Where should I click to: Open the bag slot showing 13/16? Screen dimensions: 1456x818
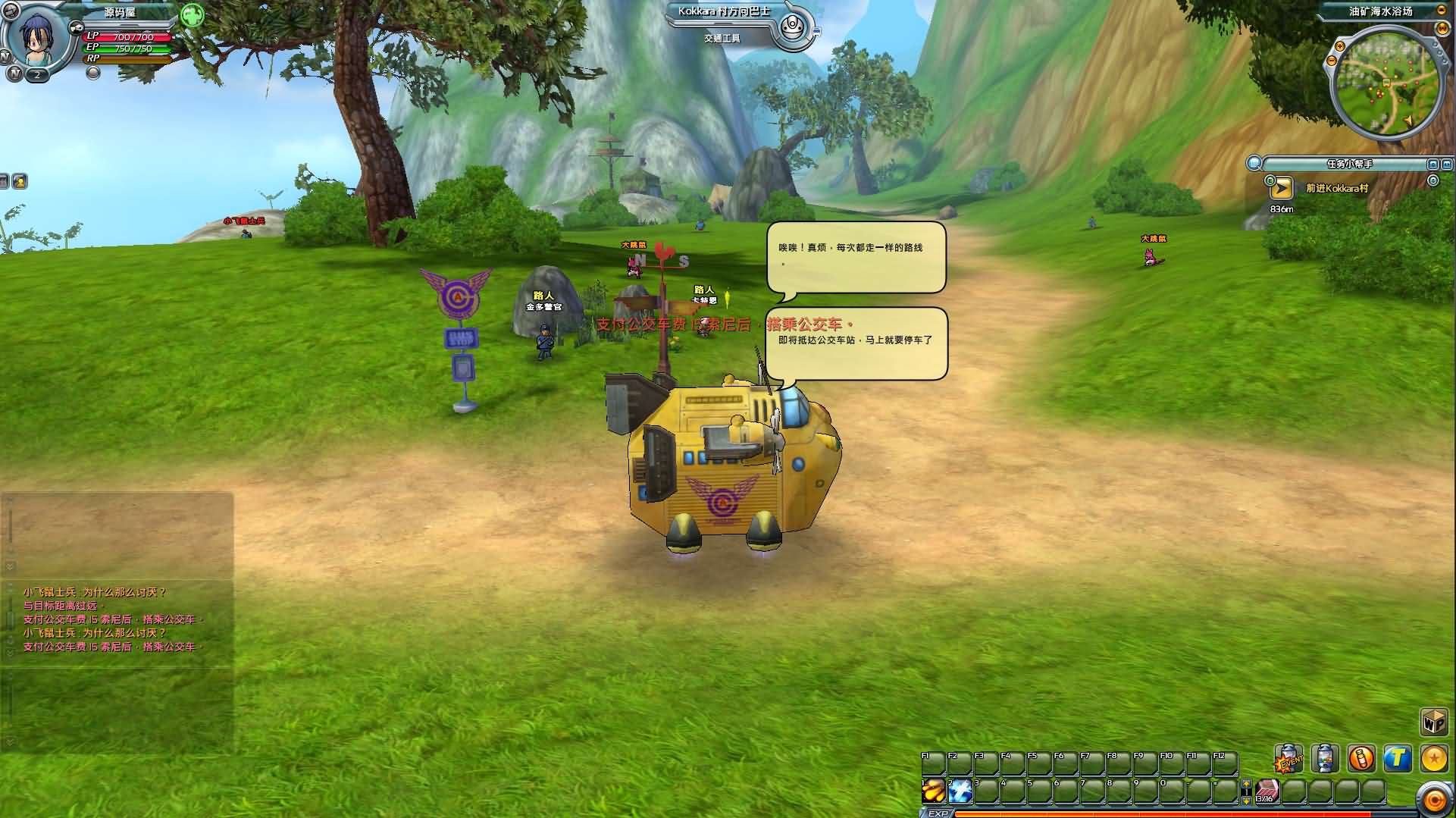pyautogui.click(x=1267, y=791)
